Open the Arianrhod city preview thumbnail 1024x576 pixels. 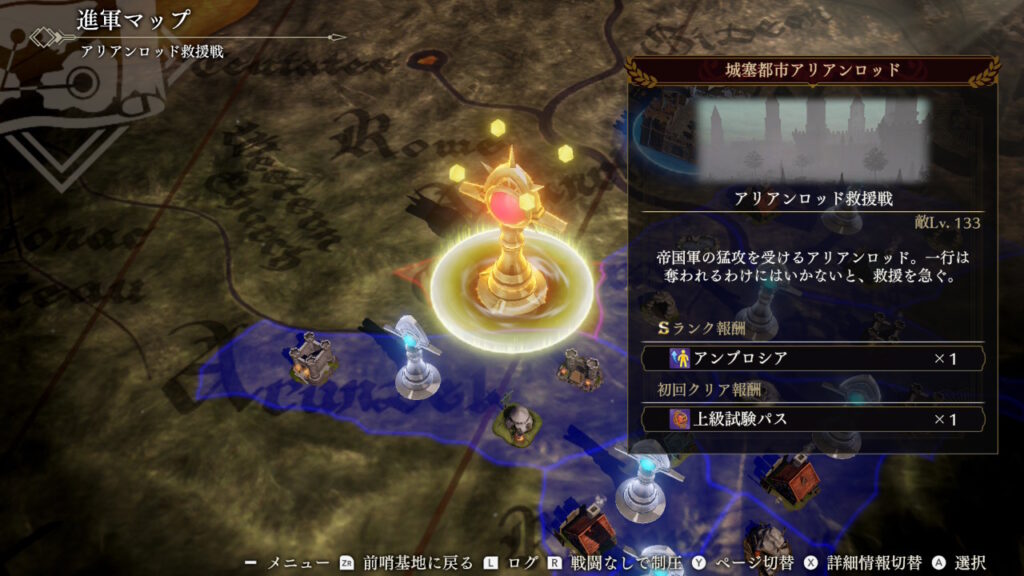(x=812, y=137)
